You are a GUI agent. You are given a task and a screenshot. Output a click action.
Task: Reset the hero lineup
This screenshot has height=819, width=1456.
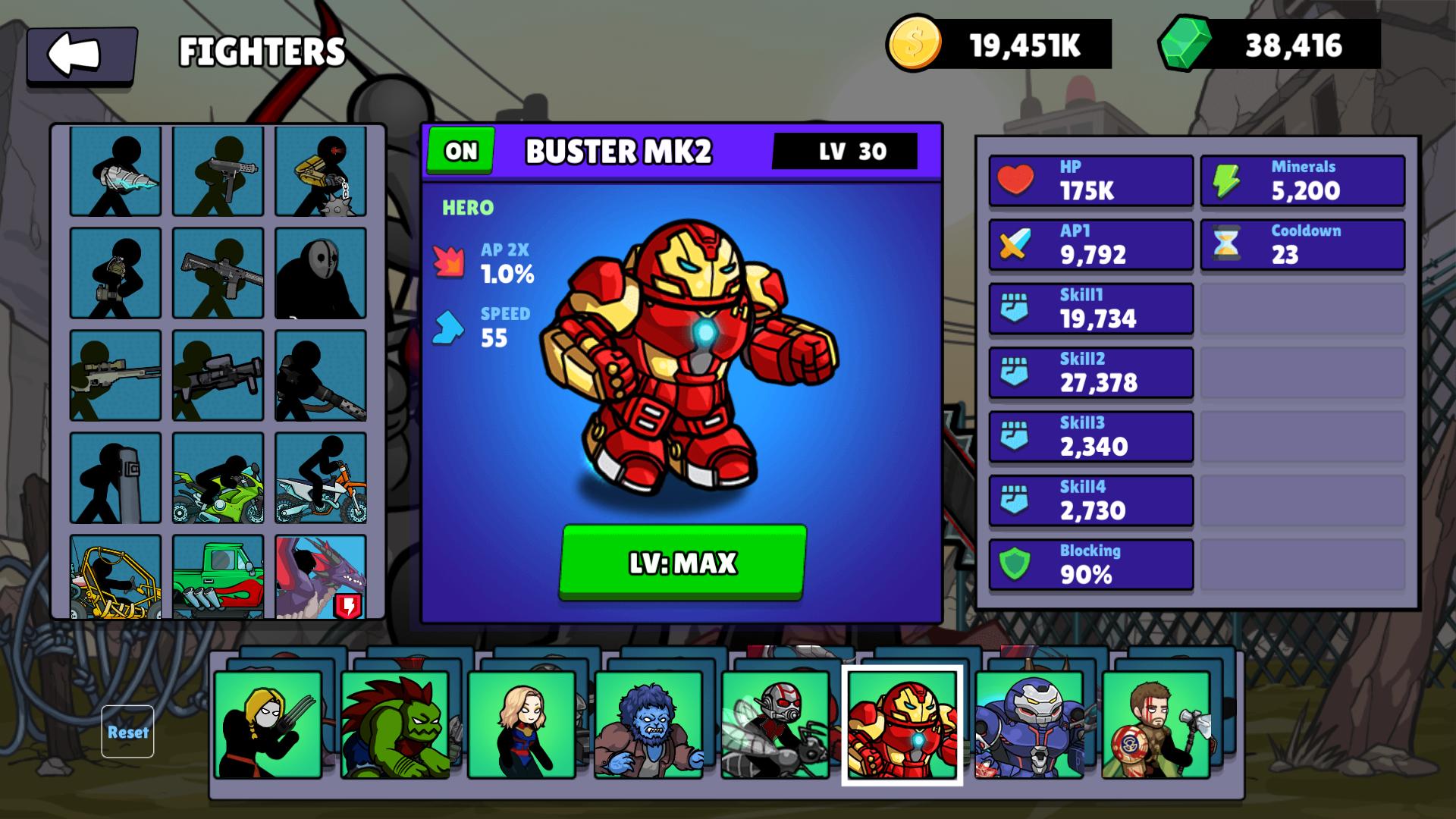pos(127,732)
